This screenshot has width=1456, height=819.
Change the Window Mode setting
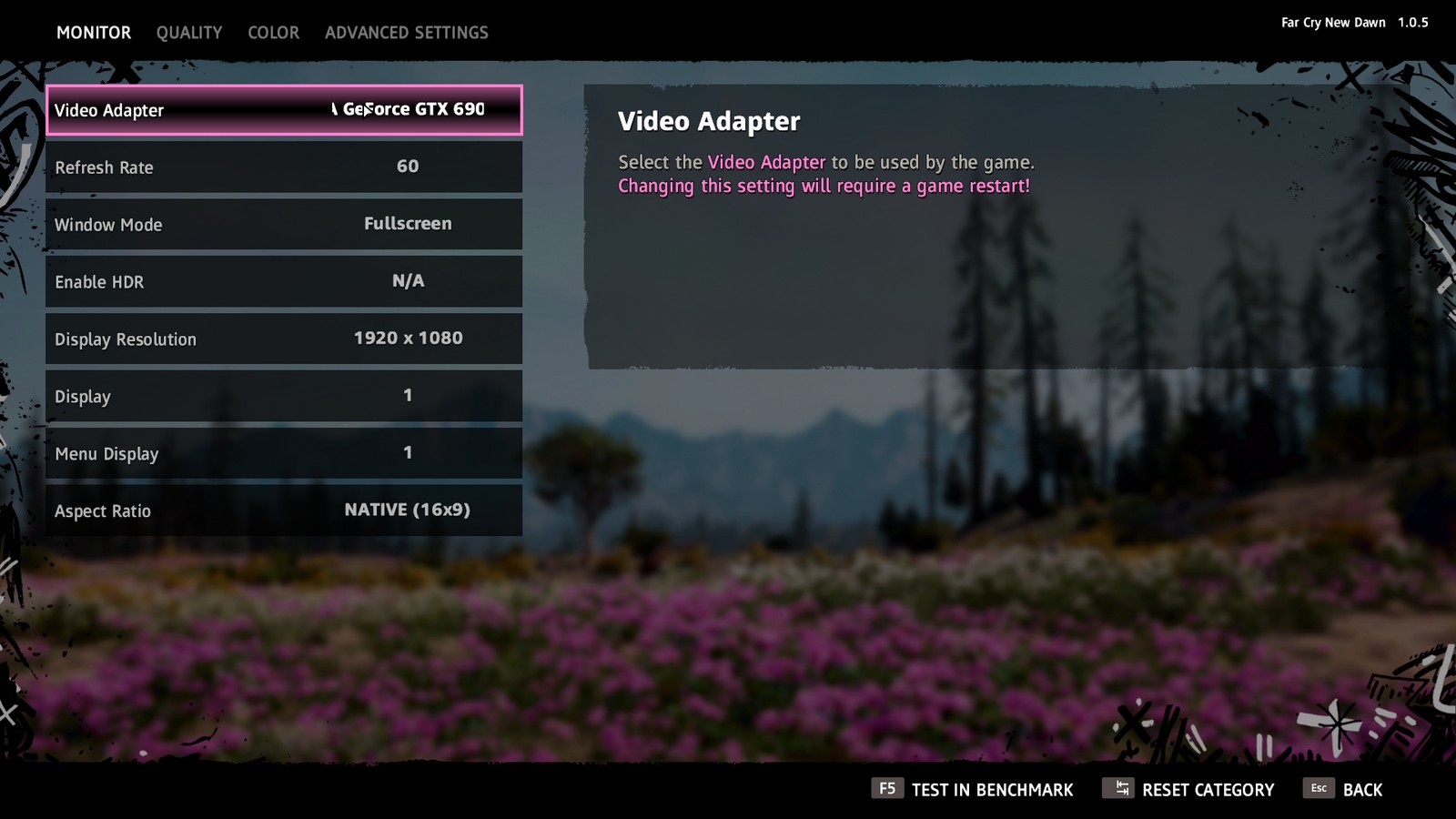[284, 225]
